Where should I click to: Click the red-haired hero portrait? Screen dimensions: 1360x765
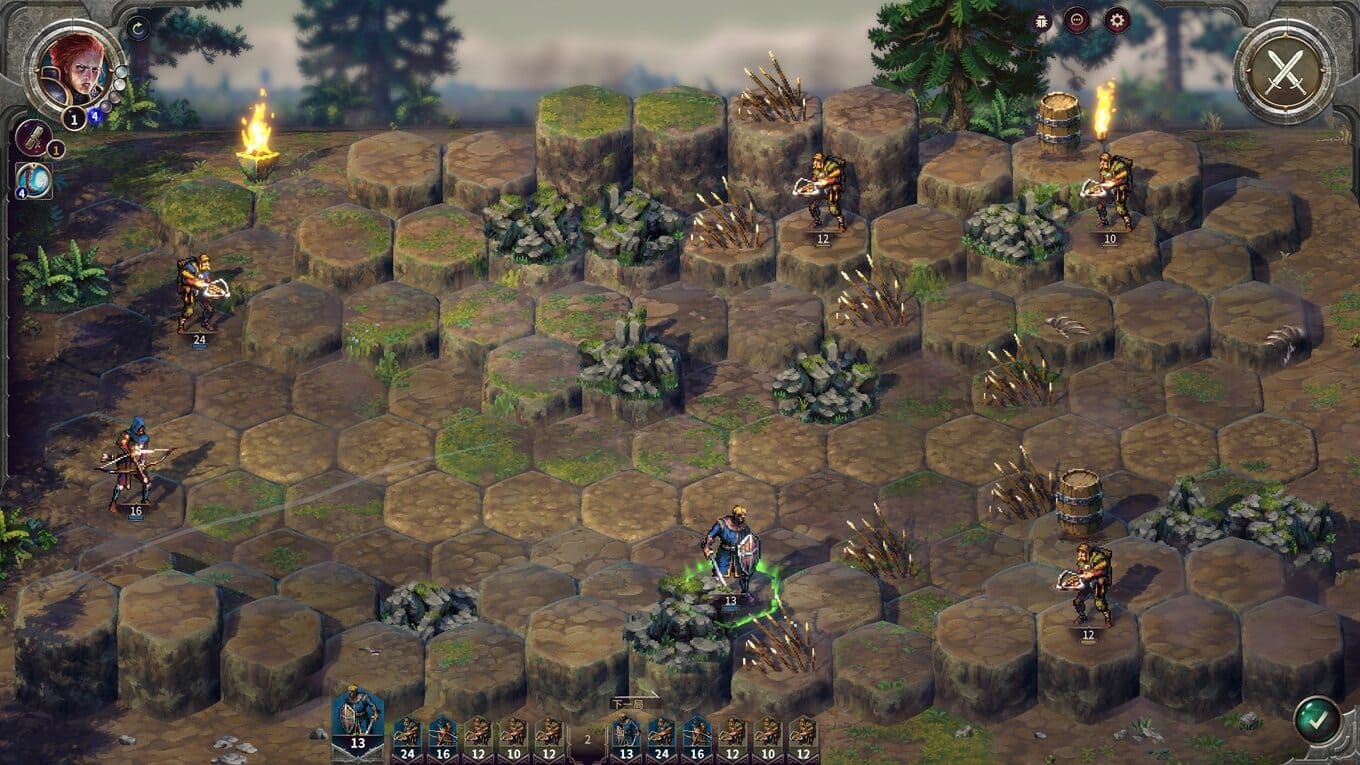tap(74, 66)
